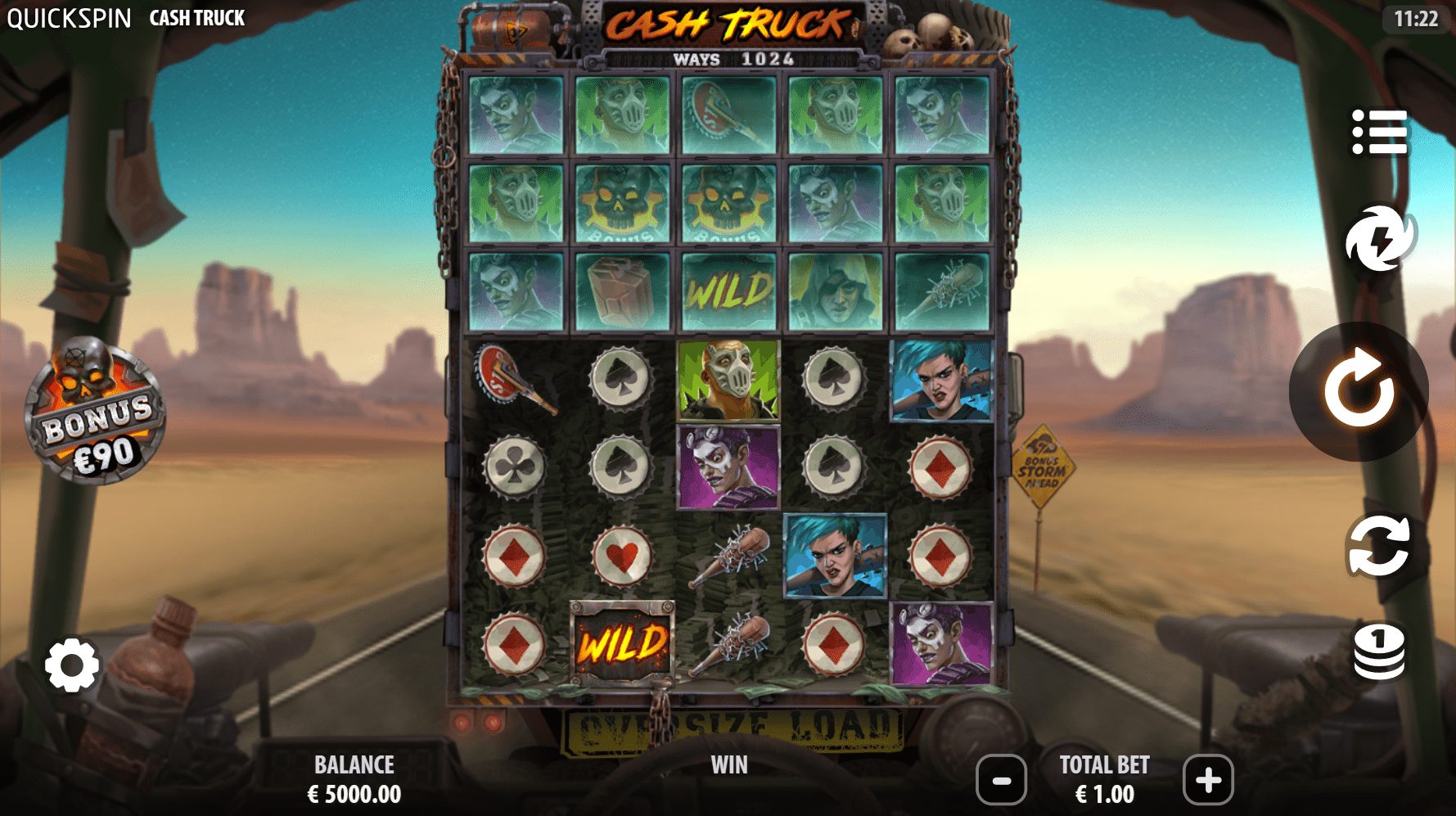Open the coin stack bet settings
This screenshot has width=1456, height=816.
coord(1379,651)
